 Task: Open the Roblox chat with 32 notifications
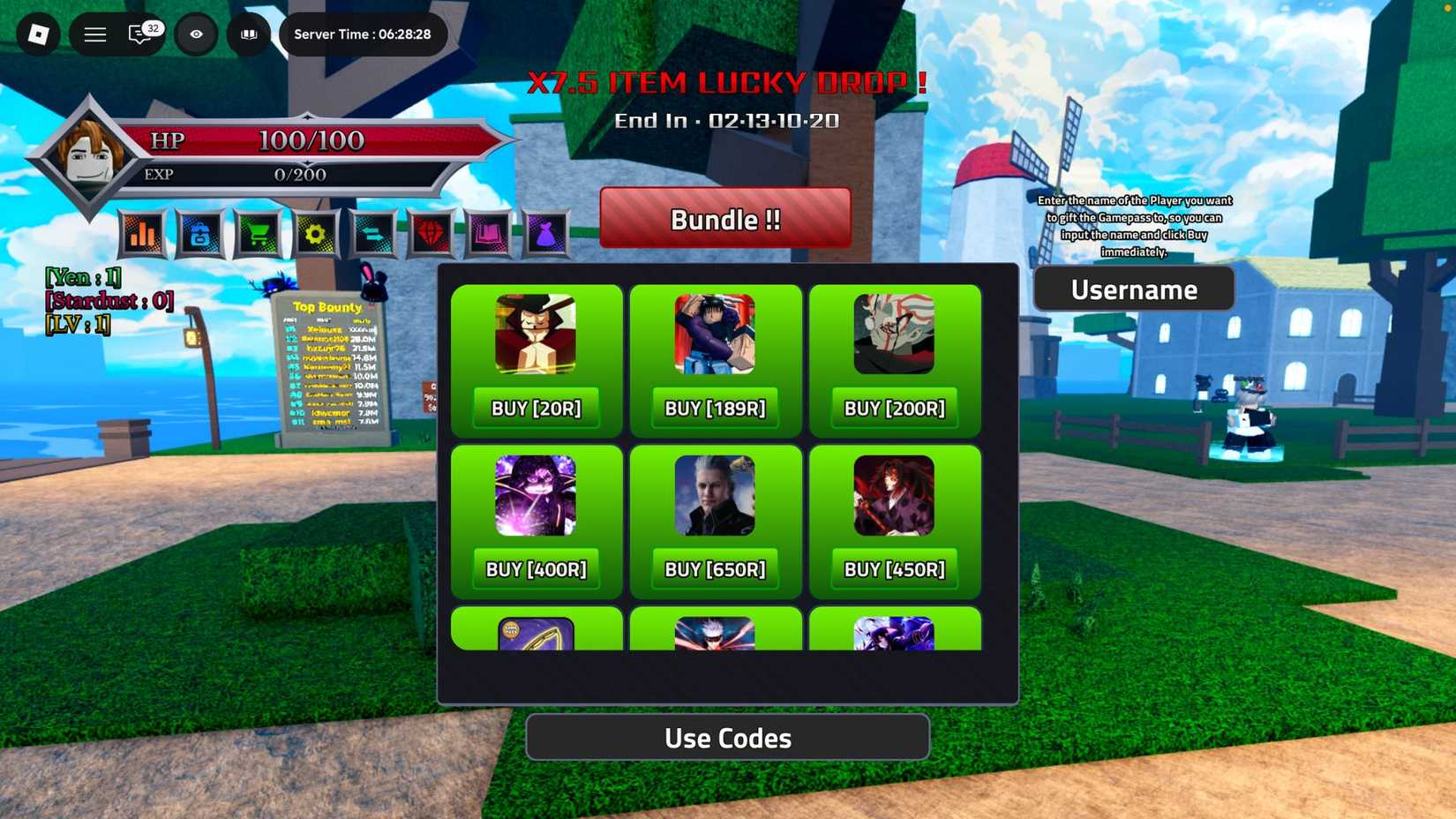(139, 35)
